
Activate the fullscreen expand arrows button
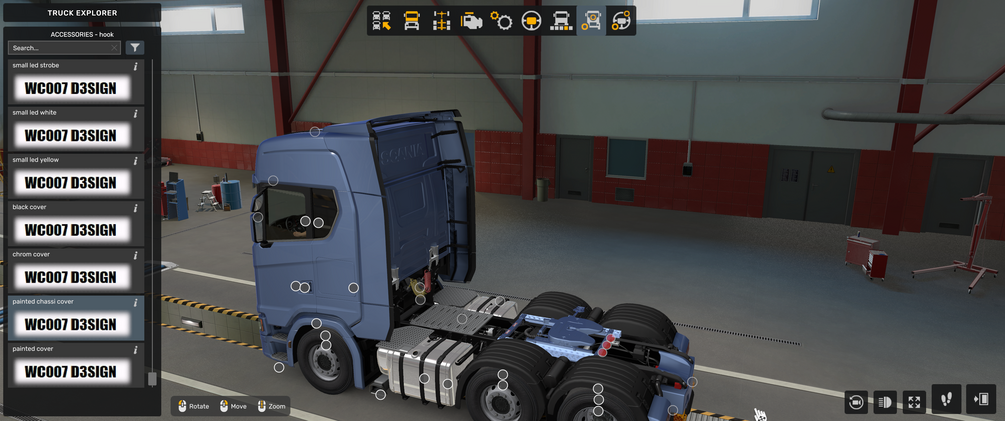point(914,402)
